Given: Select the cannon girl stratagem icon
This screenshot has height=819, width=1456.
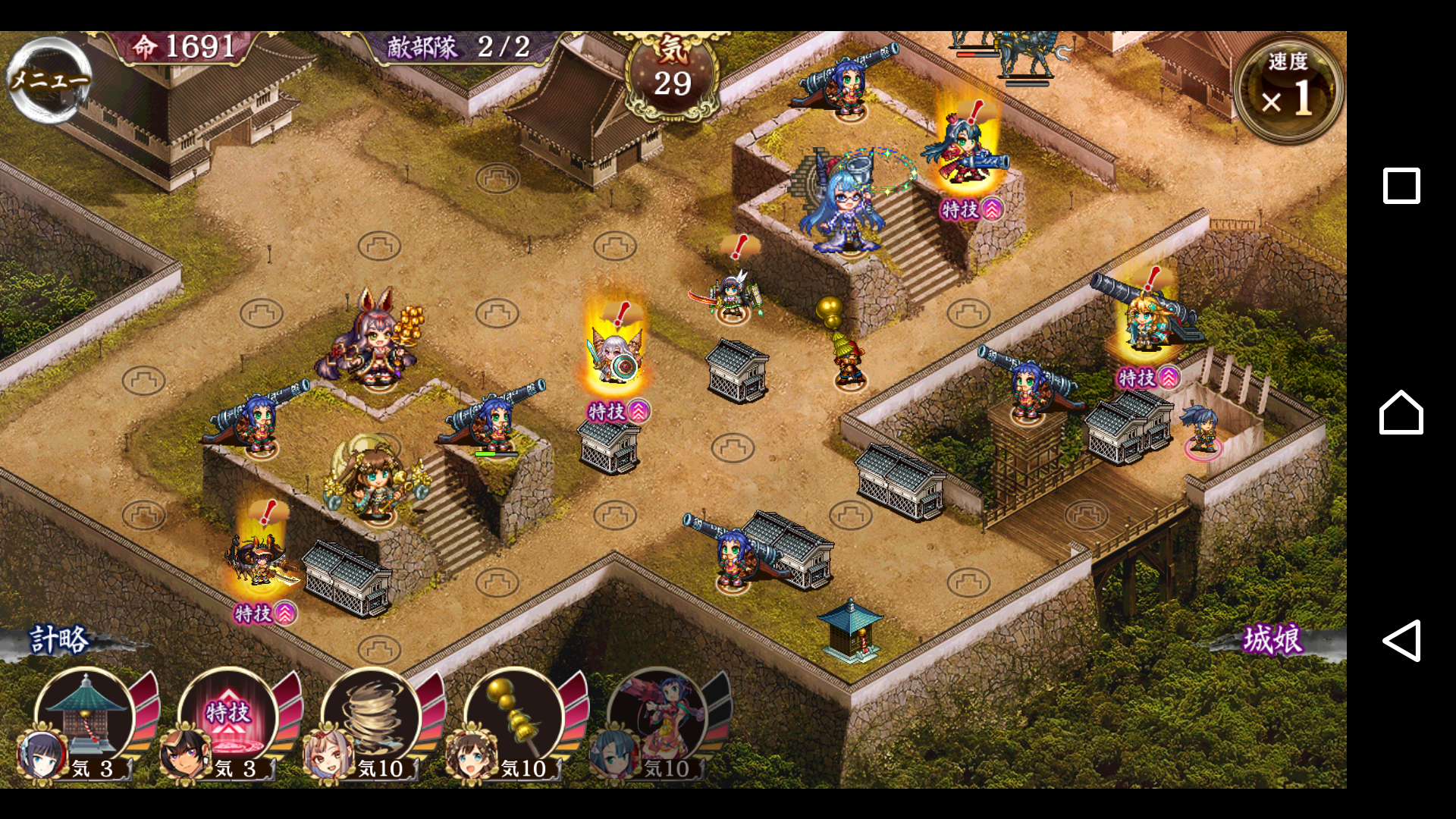Looking at the screenshot, I should point(657,717).
